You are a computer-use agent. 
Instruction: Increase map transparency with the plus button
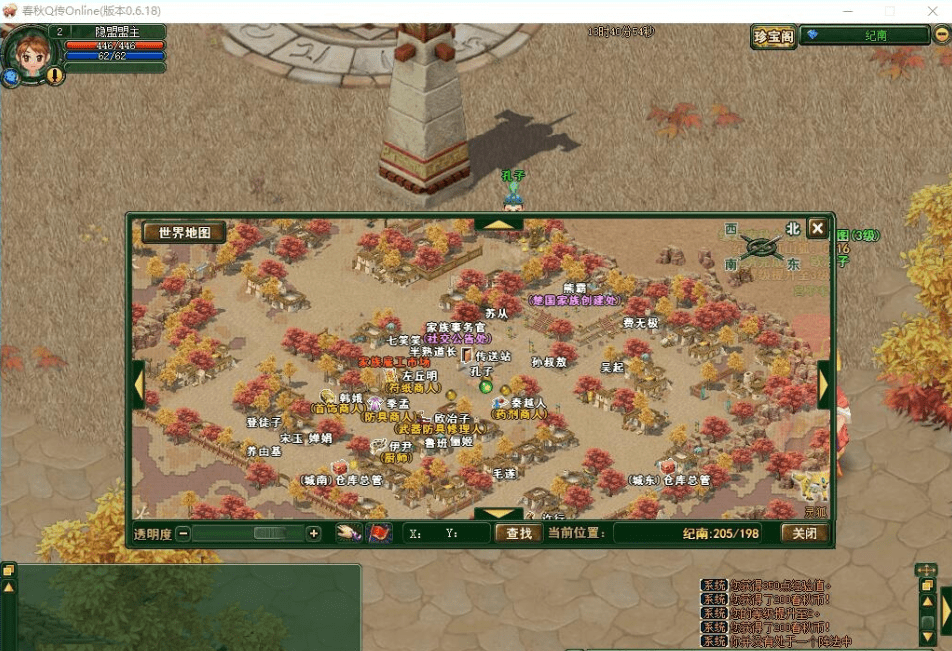313,534
